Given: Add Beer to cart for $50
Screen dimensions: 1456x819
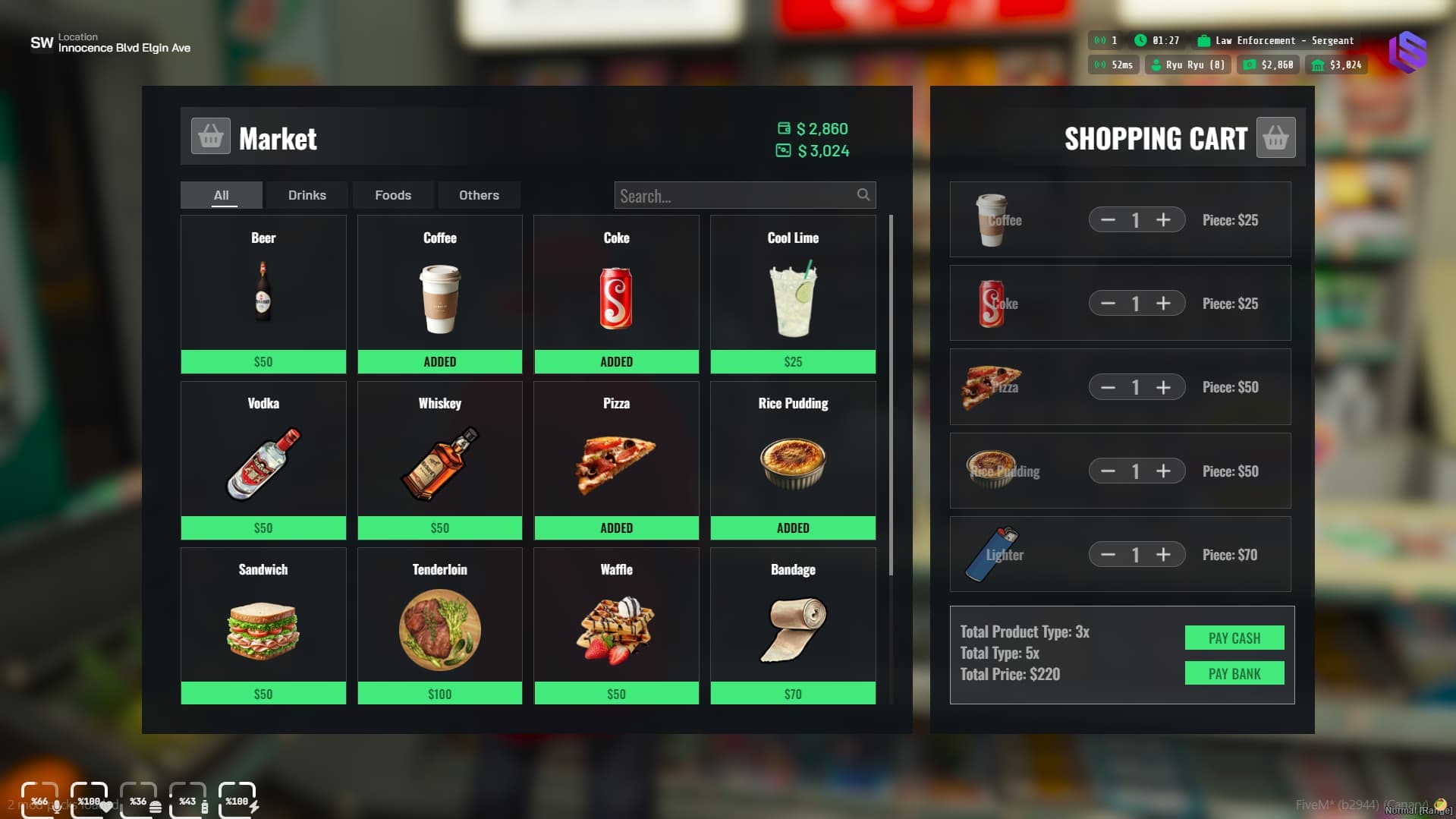Looking at the screenshot, I should pos(263,362).
